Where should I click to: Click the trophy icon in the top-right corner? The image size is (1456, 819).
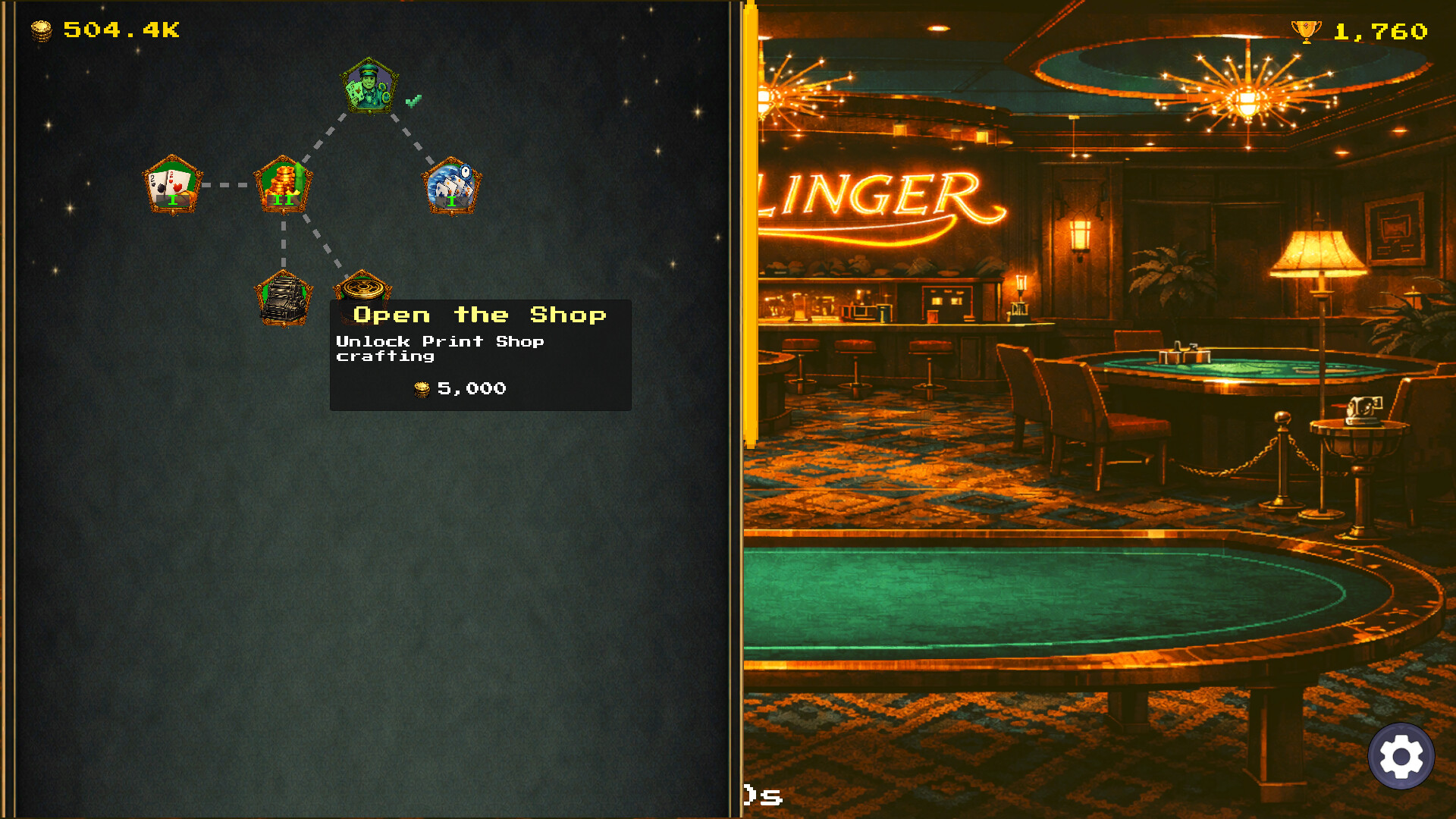pyautogui.click(x=1307, y=32)
